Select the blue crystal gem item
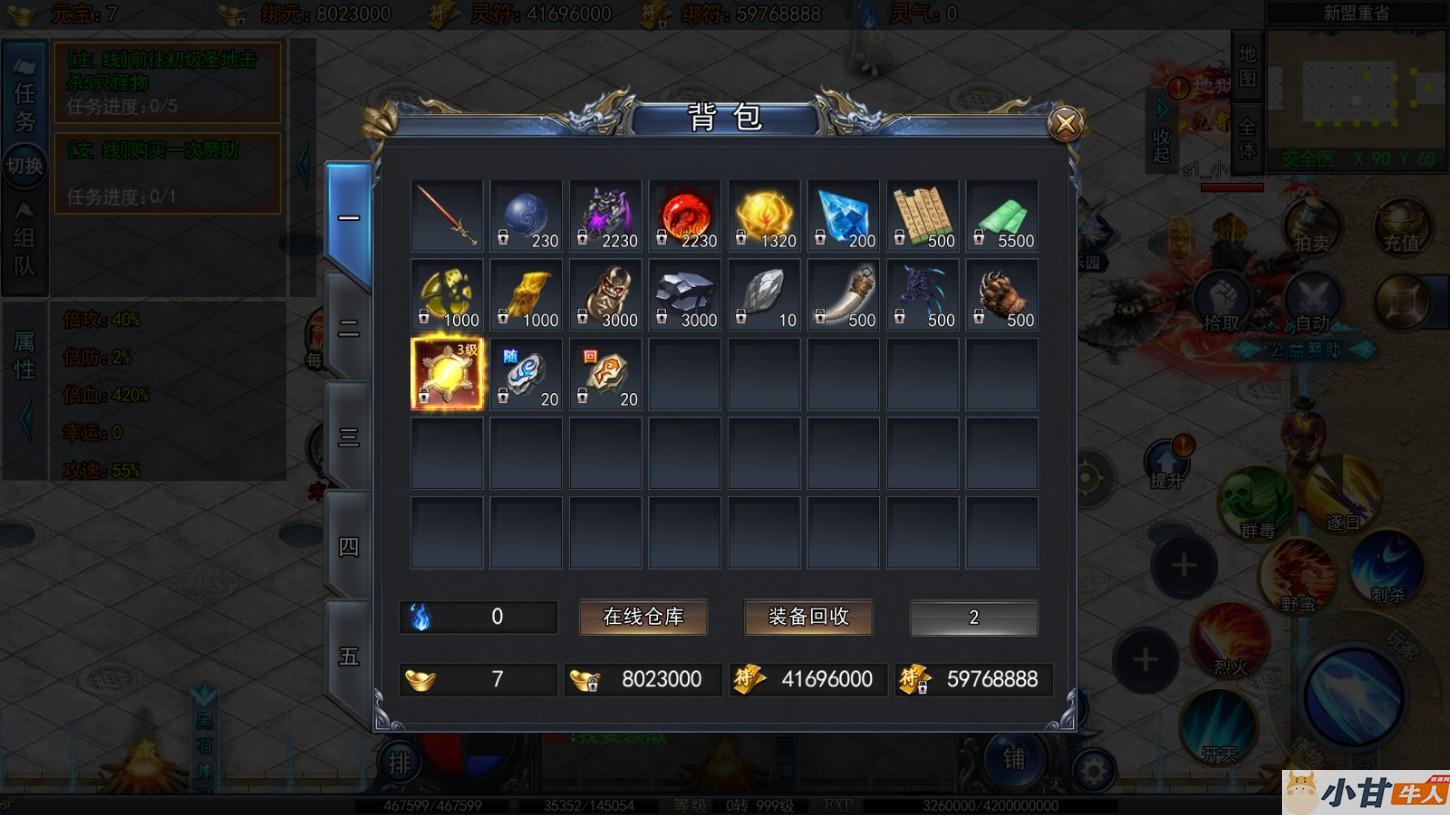 point(843,216)
